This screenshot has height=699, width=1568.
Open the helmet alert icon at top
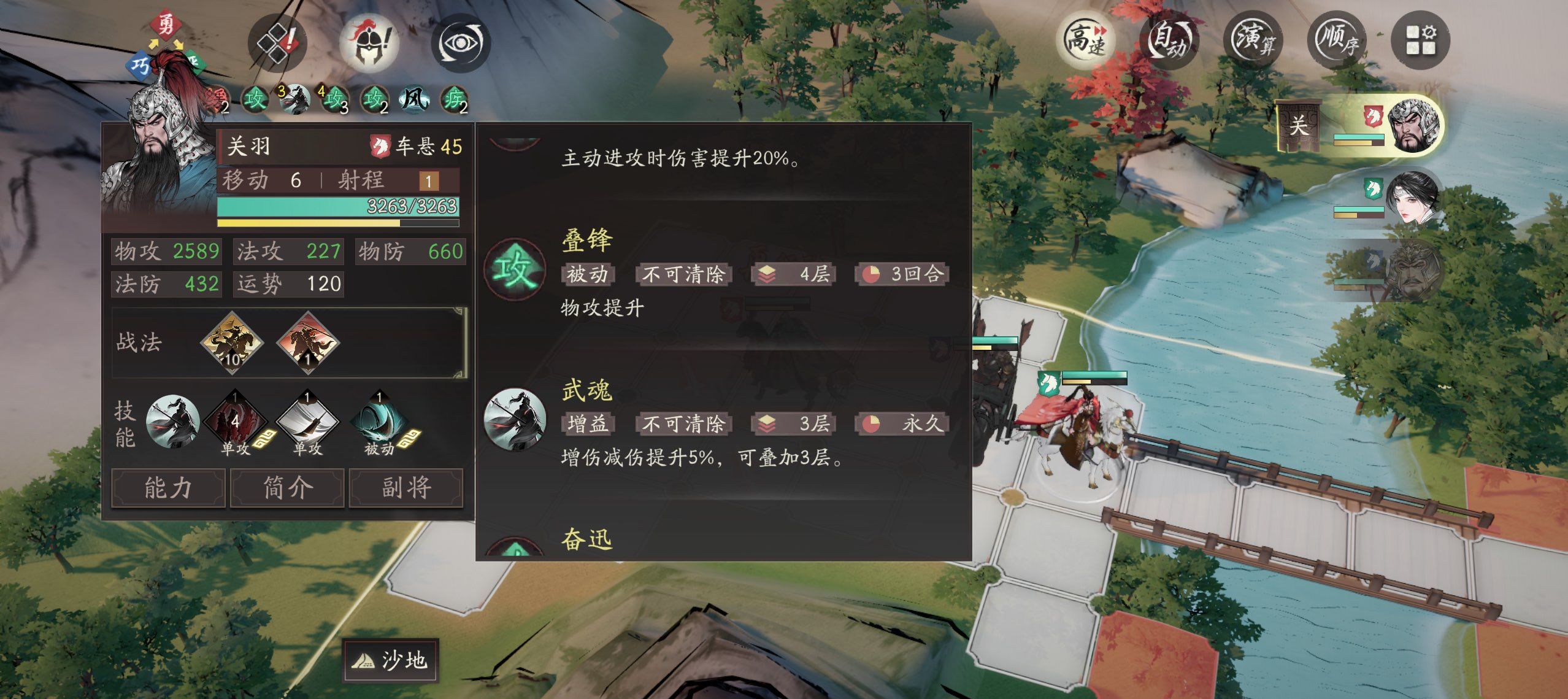click(x=369, y=41)
